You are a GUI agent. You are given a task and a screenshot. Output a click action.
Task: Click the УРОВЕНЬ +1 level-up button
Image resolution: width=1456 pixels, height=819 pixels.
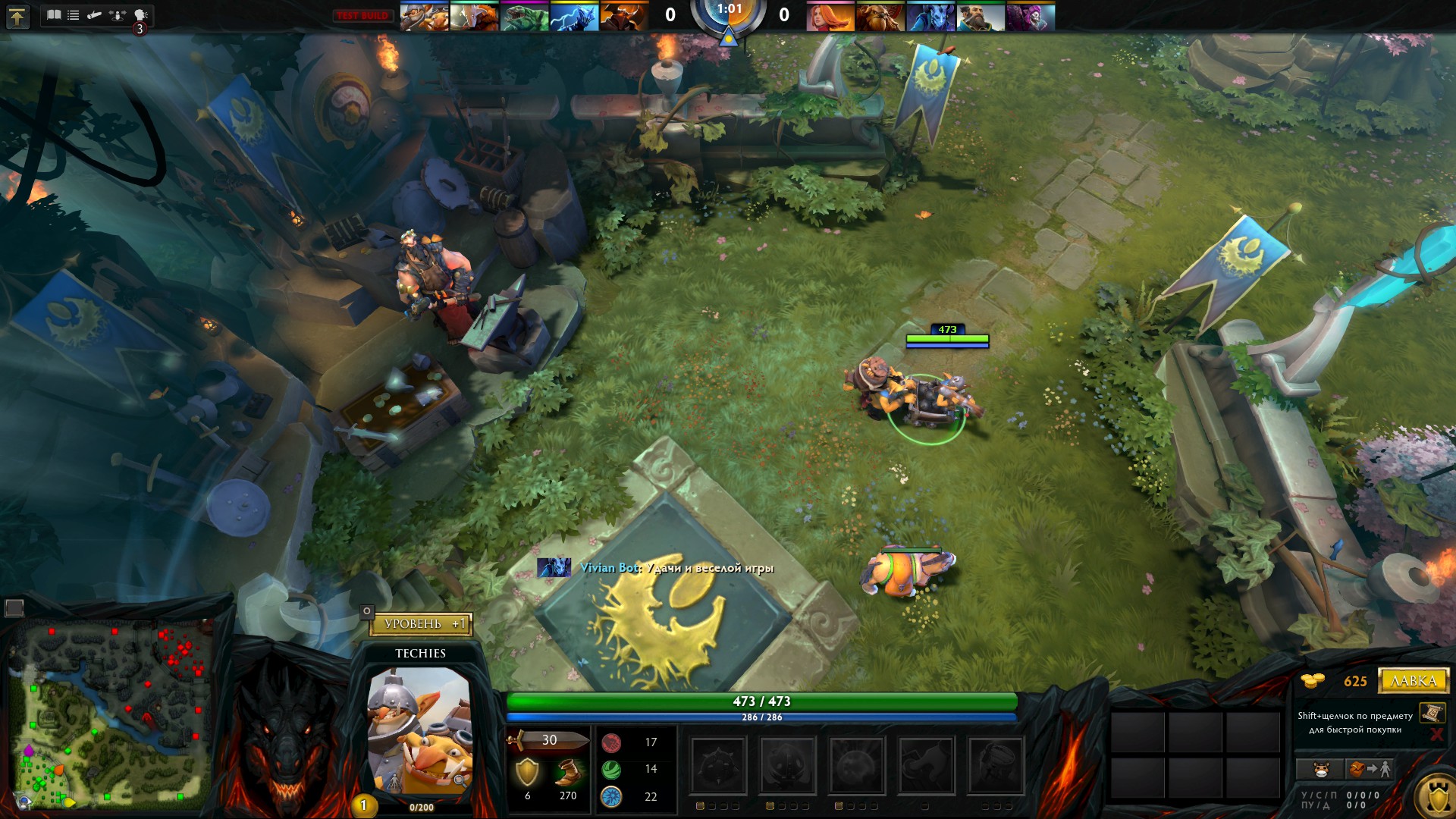tap(422, 624)
